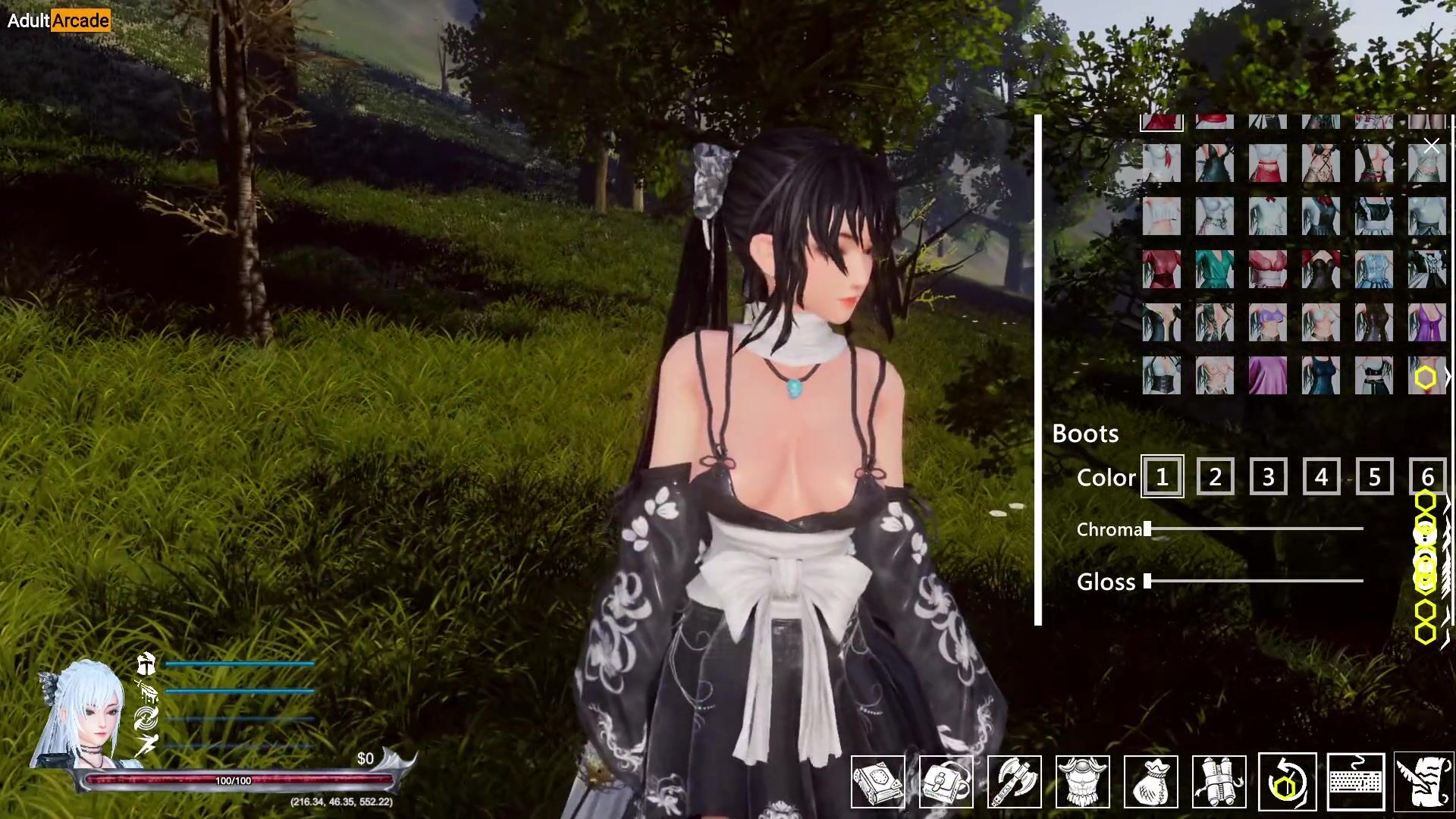Image resolution: width=1456 pixels, height=819 pixels.
Task: Select color slot 1
Action: pos(1162,477)
